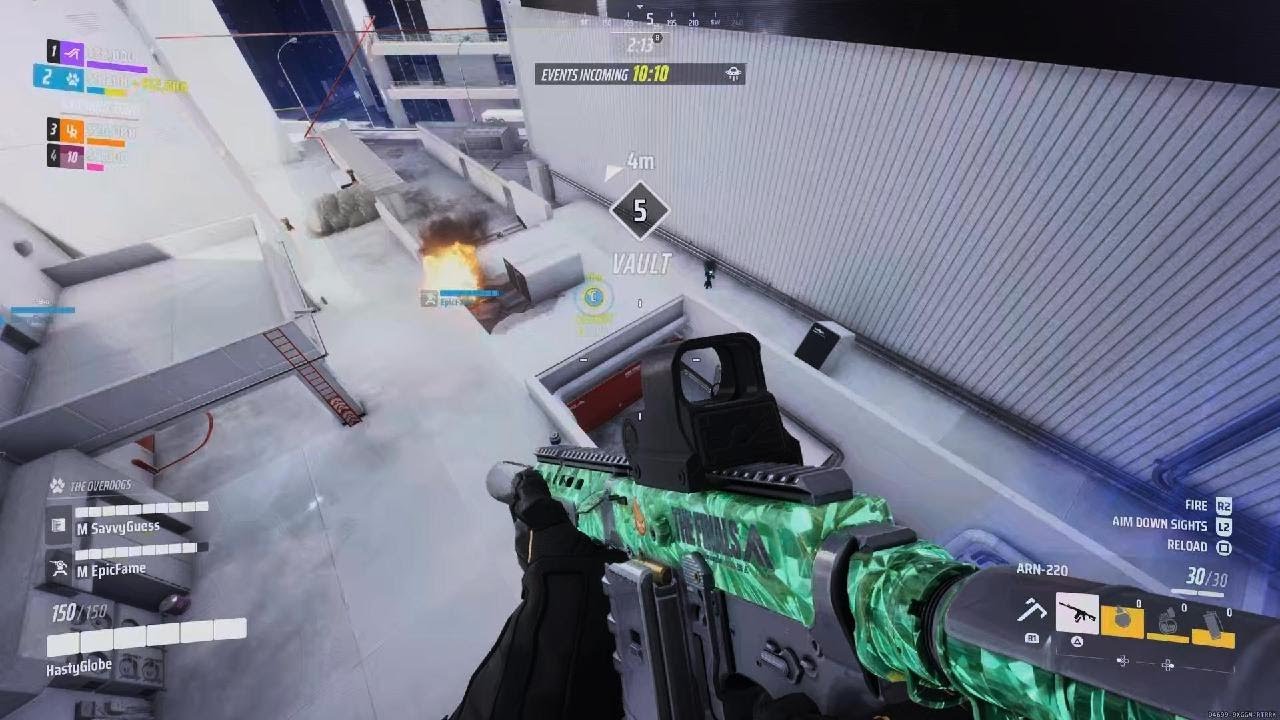
Task: Click teammate SavvyGuess in the squad list
Action: 117,526
